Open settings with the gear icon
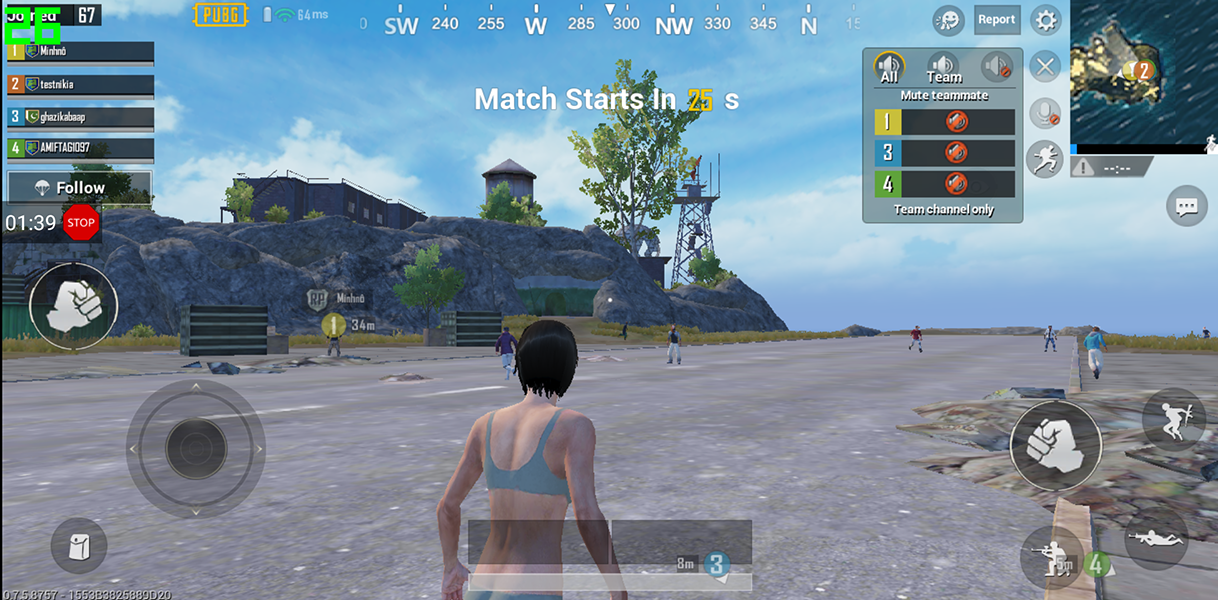Viewport: 1218px width, 600px height. [x=1046, y=20]
